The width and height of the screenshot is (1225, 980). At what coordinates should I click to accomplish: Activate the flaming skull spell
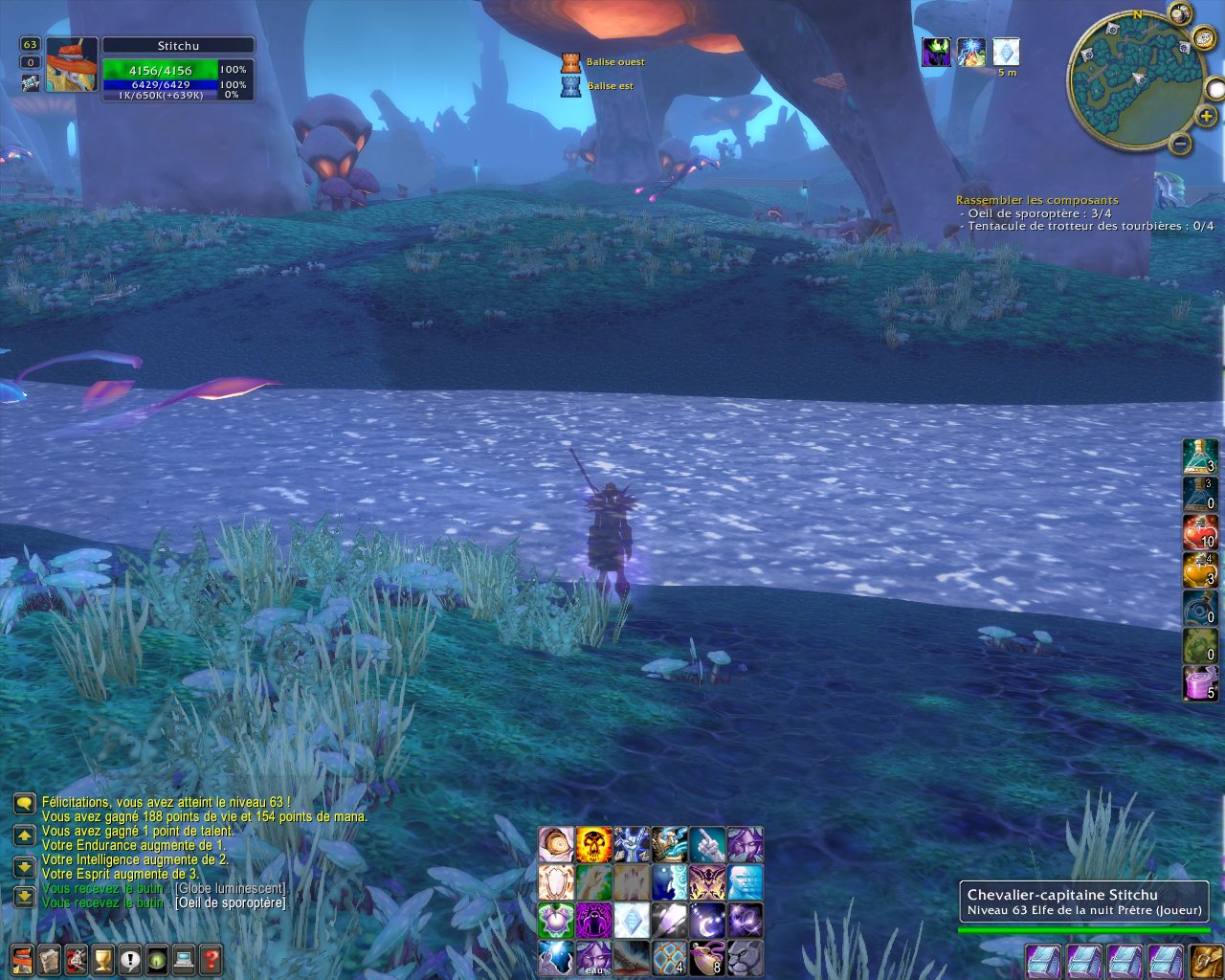click(x=593, y=845)
